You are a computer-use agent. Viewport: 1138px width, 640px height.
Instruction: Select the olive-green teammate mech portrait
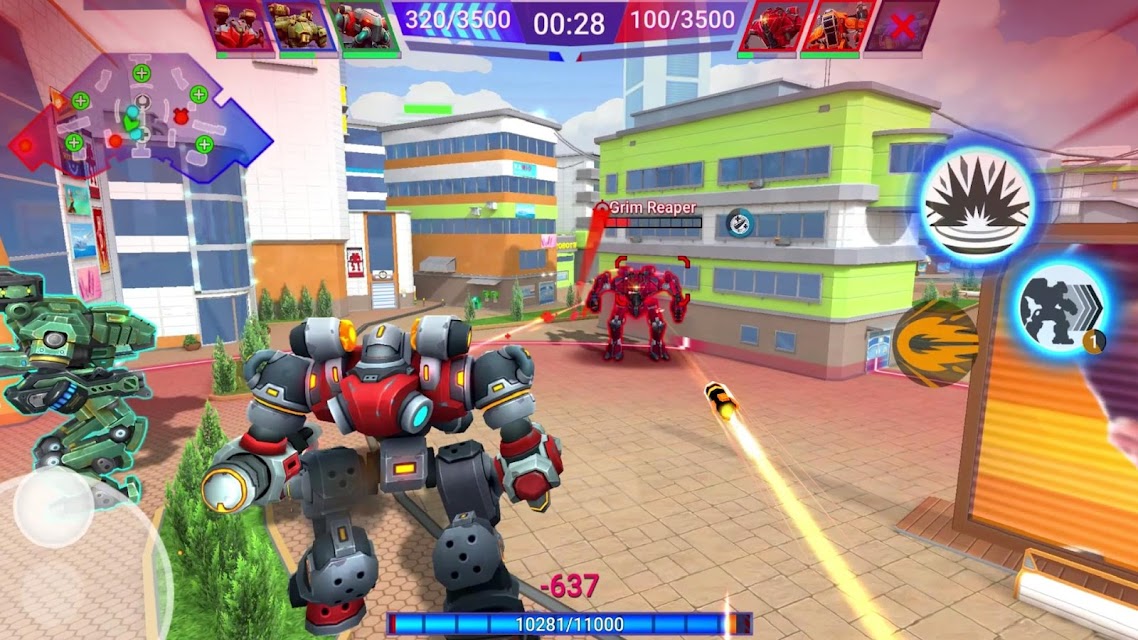click(298, 26)
